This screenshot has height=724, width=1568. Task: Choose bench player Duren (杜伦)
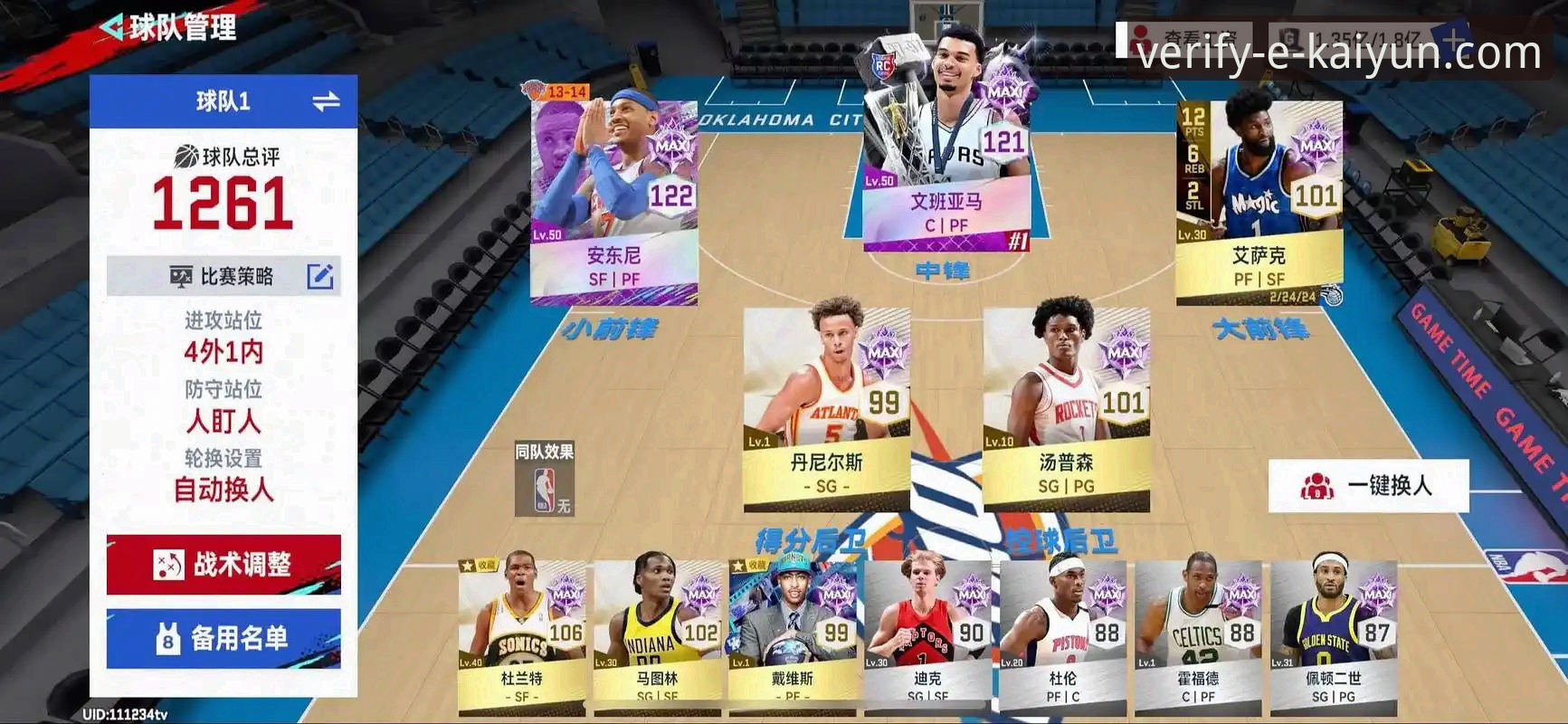1063,633
